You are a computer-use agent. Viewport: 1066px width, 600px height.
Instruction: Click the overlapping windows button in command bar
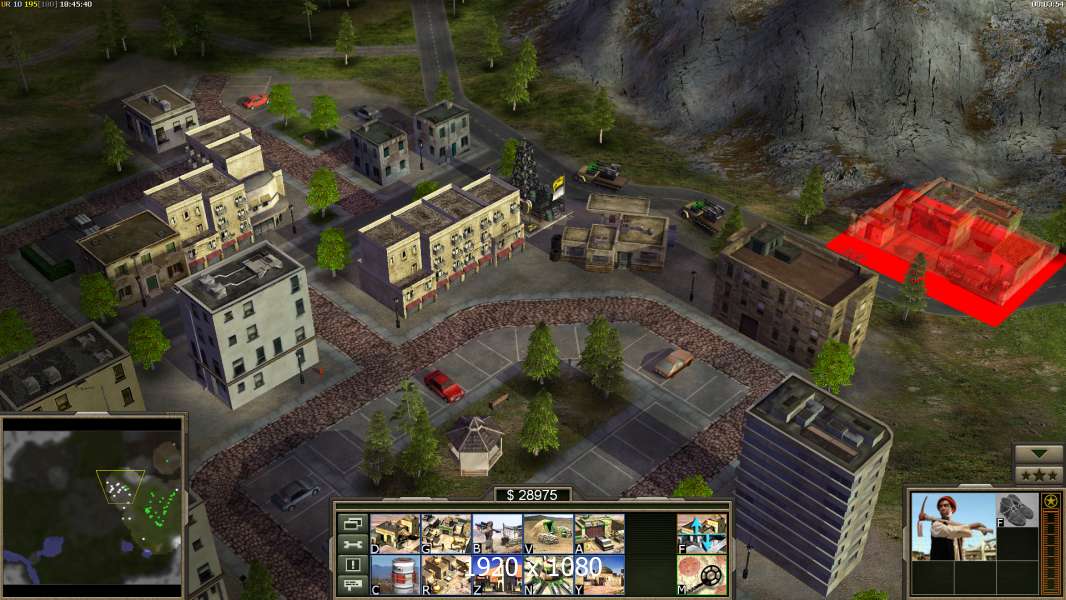coord(352,523)
